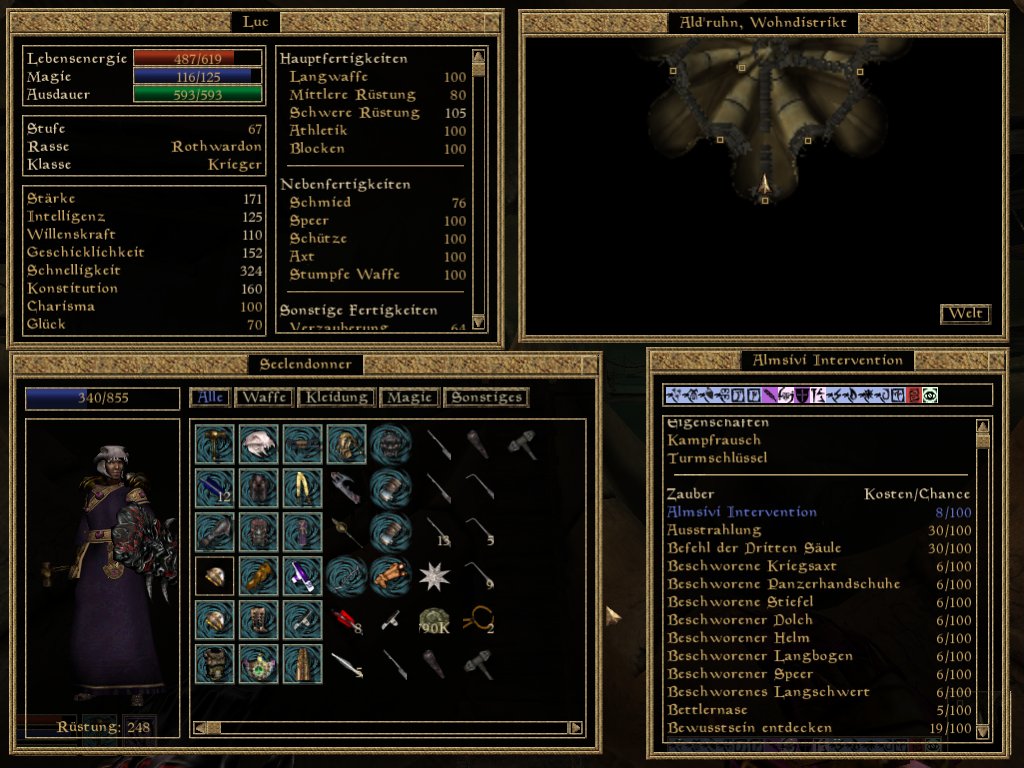Screen dimensions: 1024x768
Task: Select the jeweled green amulet item
Action: coord(258,663)
